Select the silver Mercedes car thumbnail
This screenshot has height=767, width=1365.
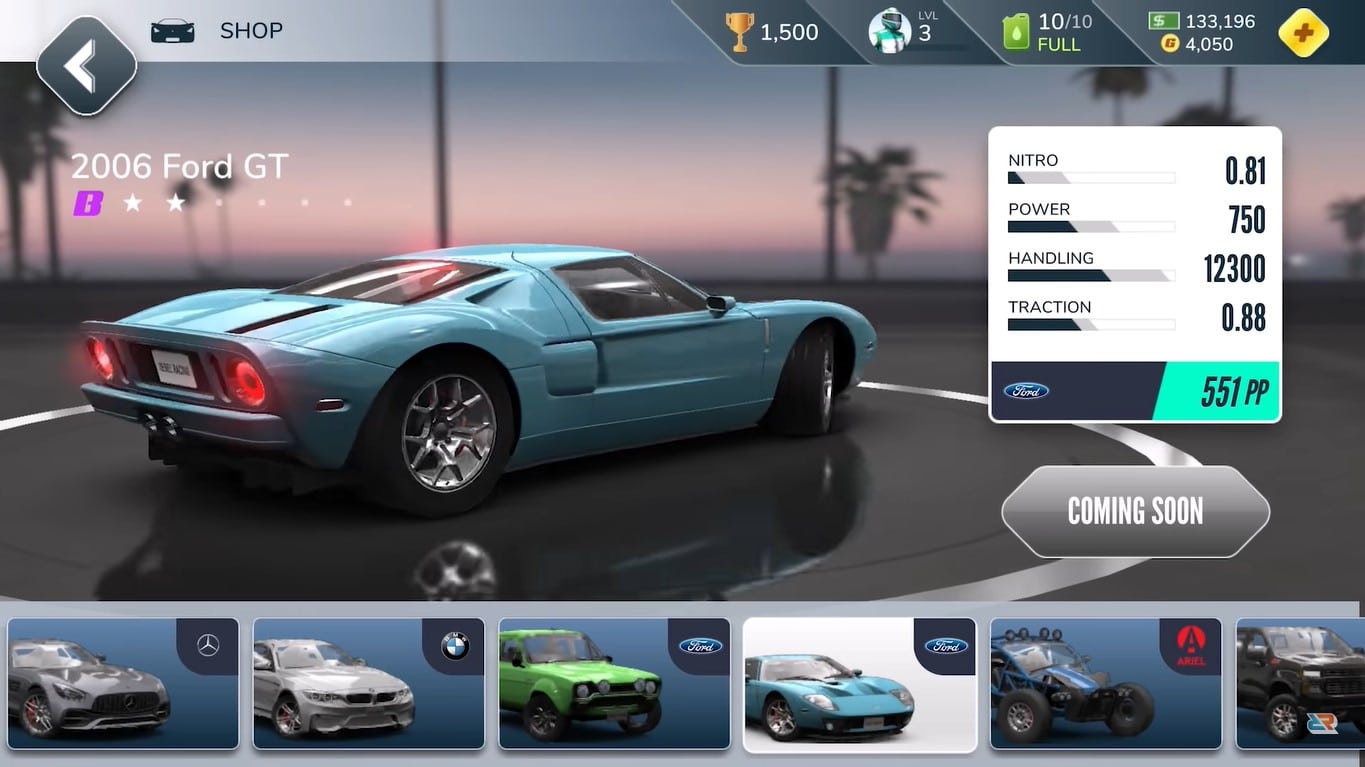coord(123,683)
